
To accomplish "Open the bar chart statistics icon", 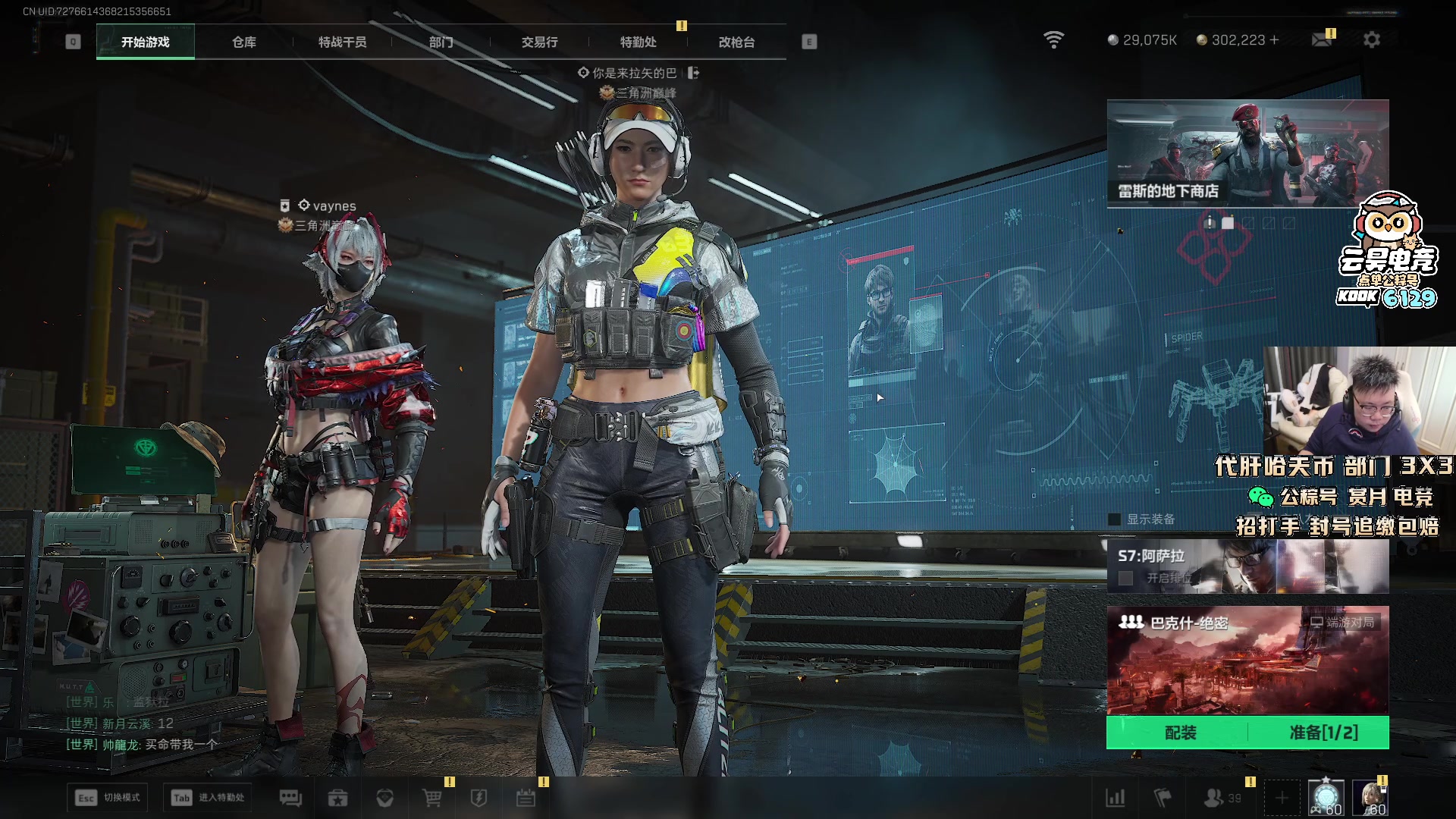I will [1116, 798].
